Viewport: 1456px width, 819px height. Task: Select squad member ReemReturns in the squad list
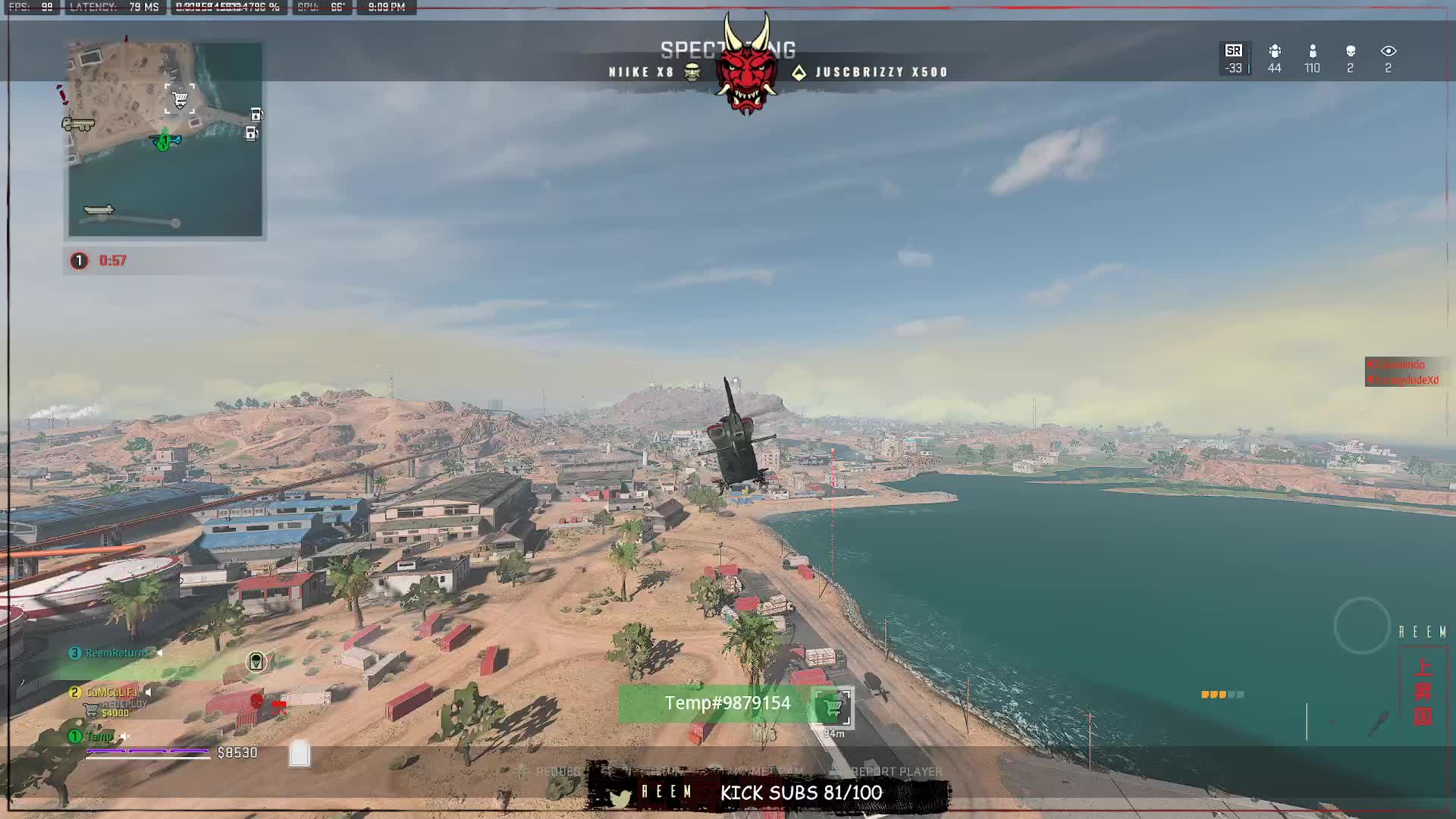point(117,653)
